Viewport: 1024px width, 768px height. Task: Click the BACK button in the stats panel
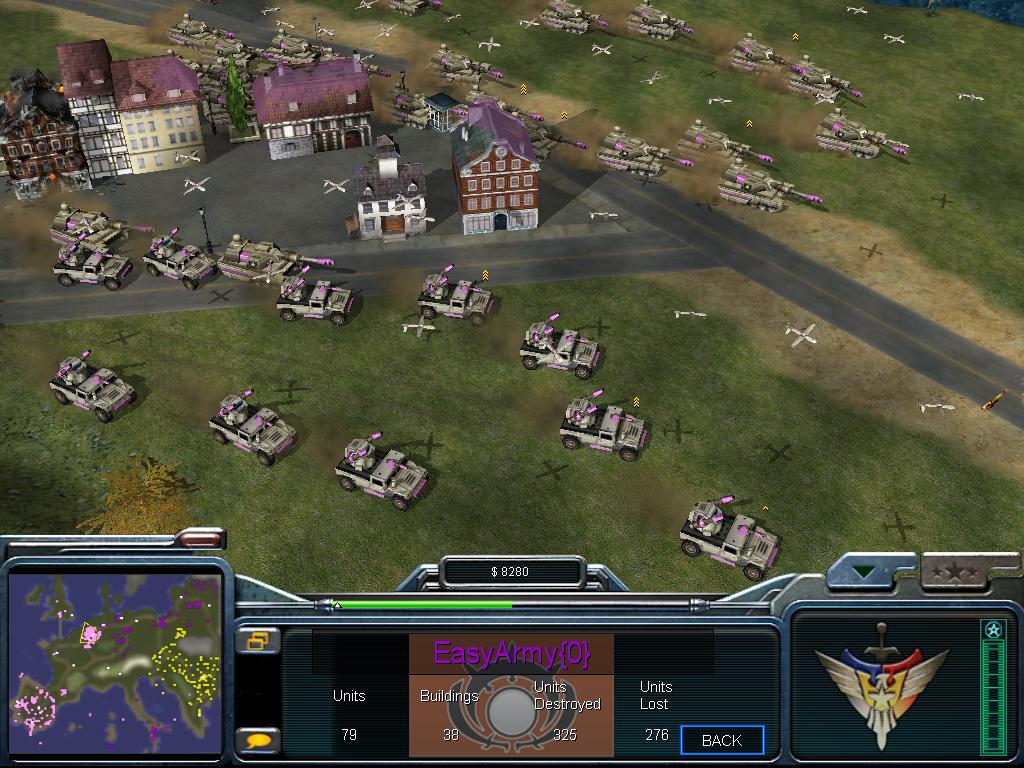tap(722, 740)
